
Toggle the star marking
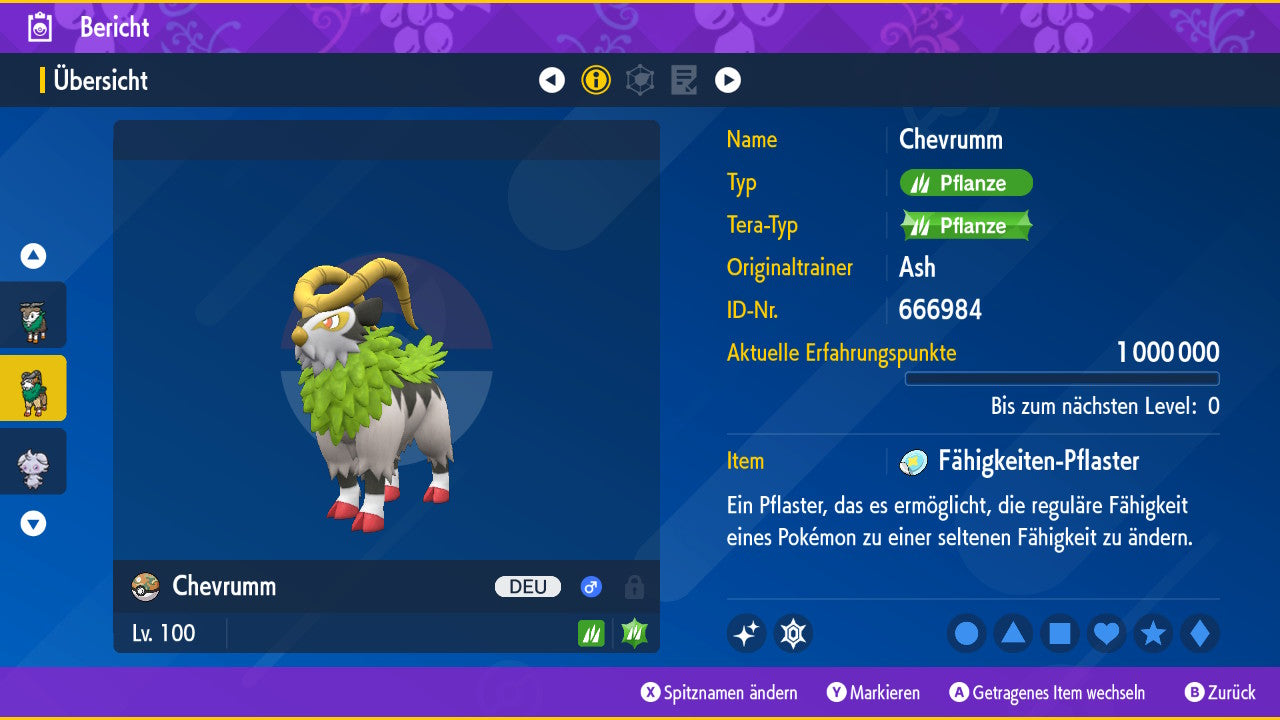[x=1153, y=633]
